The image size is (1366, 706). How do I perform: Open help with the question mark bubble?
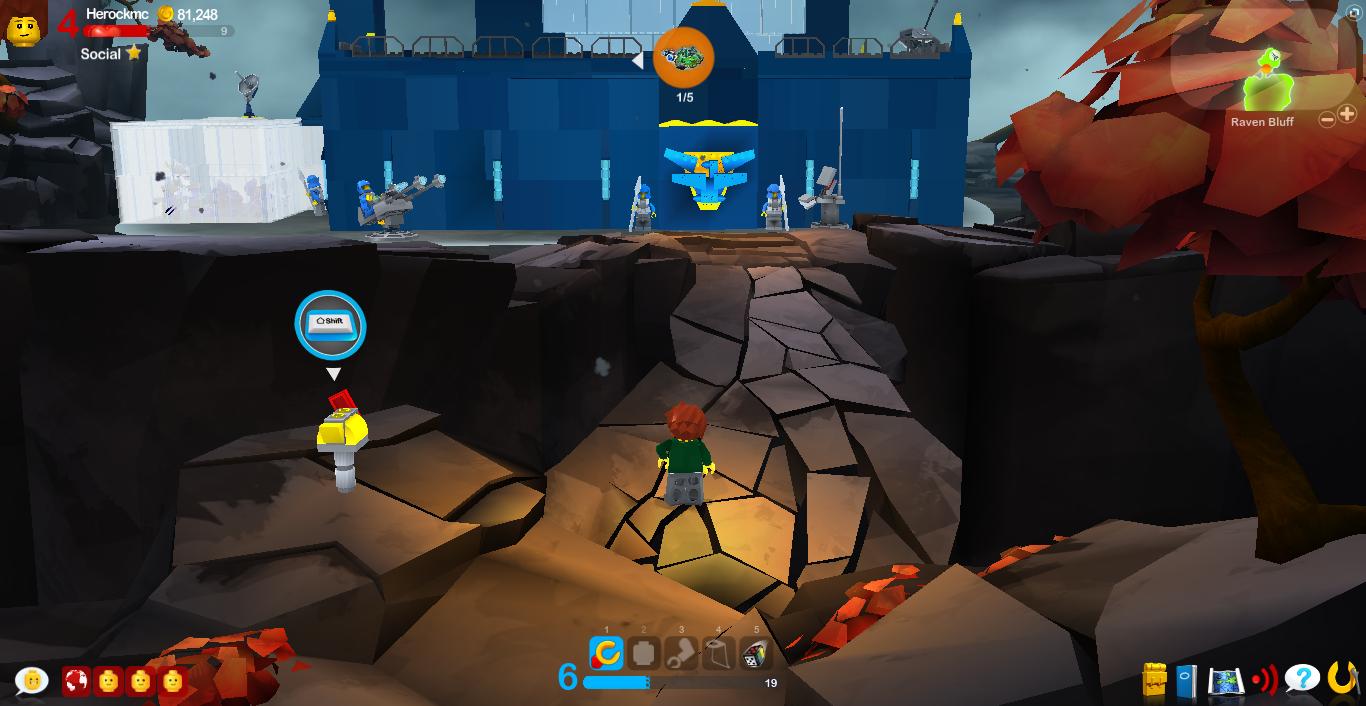pyautogui.click(x=1302, y=679)
